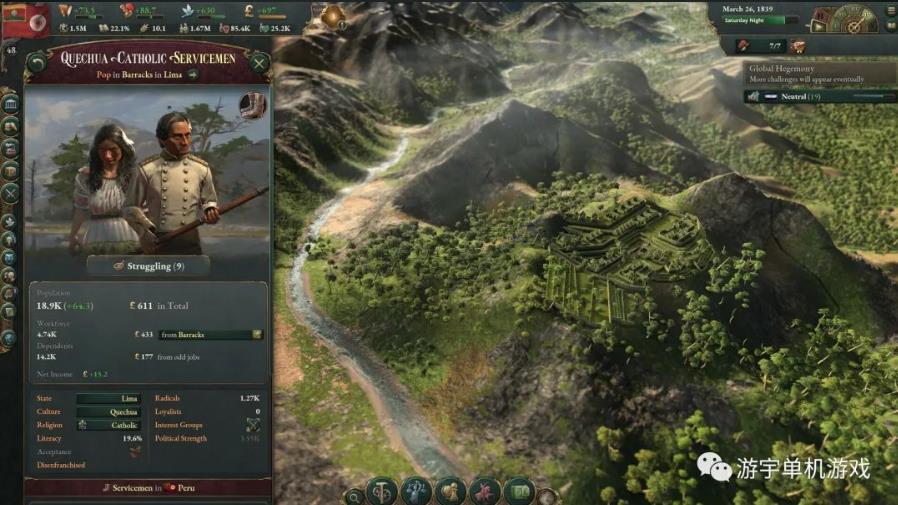Open the Struggling standard of living button

tap(148, 266)
